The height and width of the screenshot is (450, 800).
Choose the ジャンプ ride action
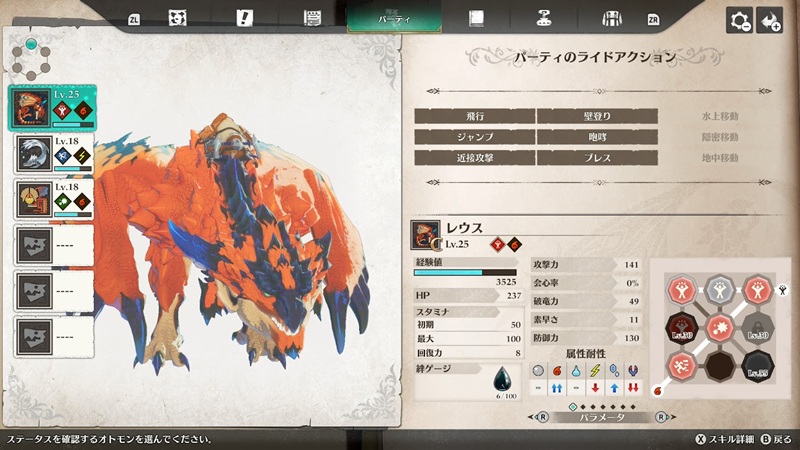pos(474,137)
